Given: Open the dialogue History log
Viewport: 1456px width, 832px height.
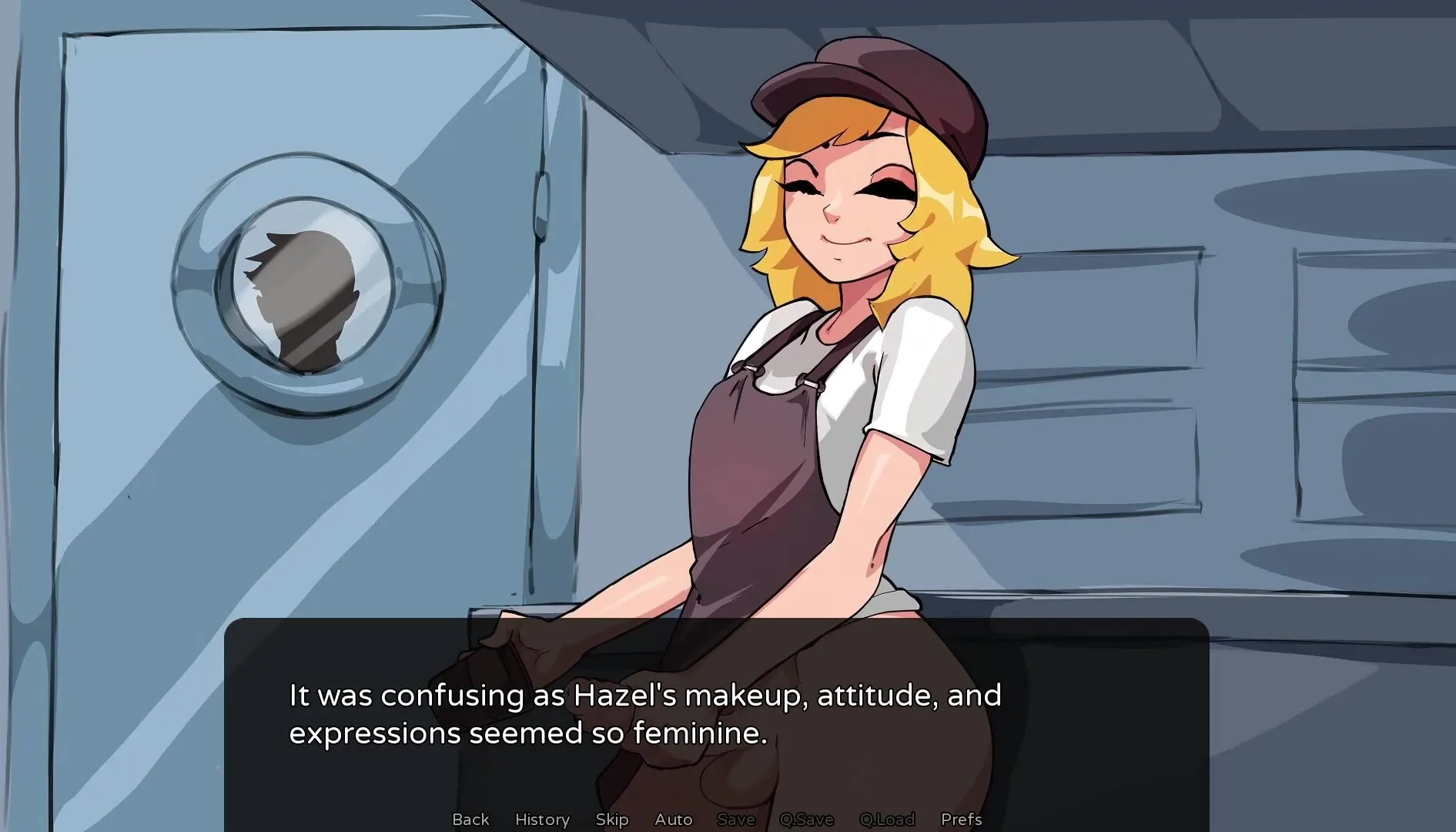Looking at the screenshot, I should 542,819.
